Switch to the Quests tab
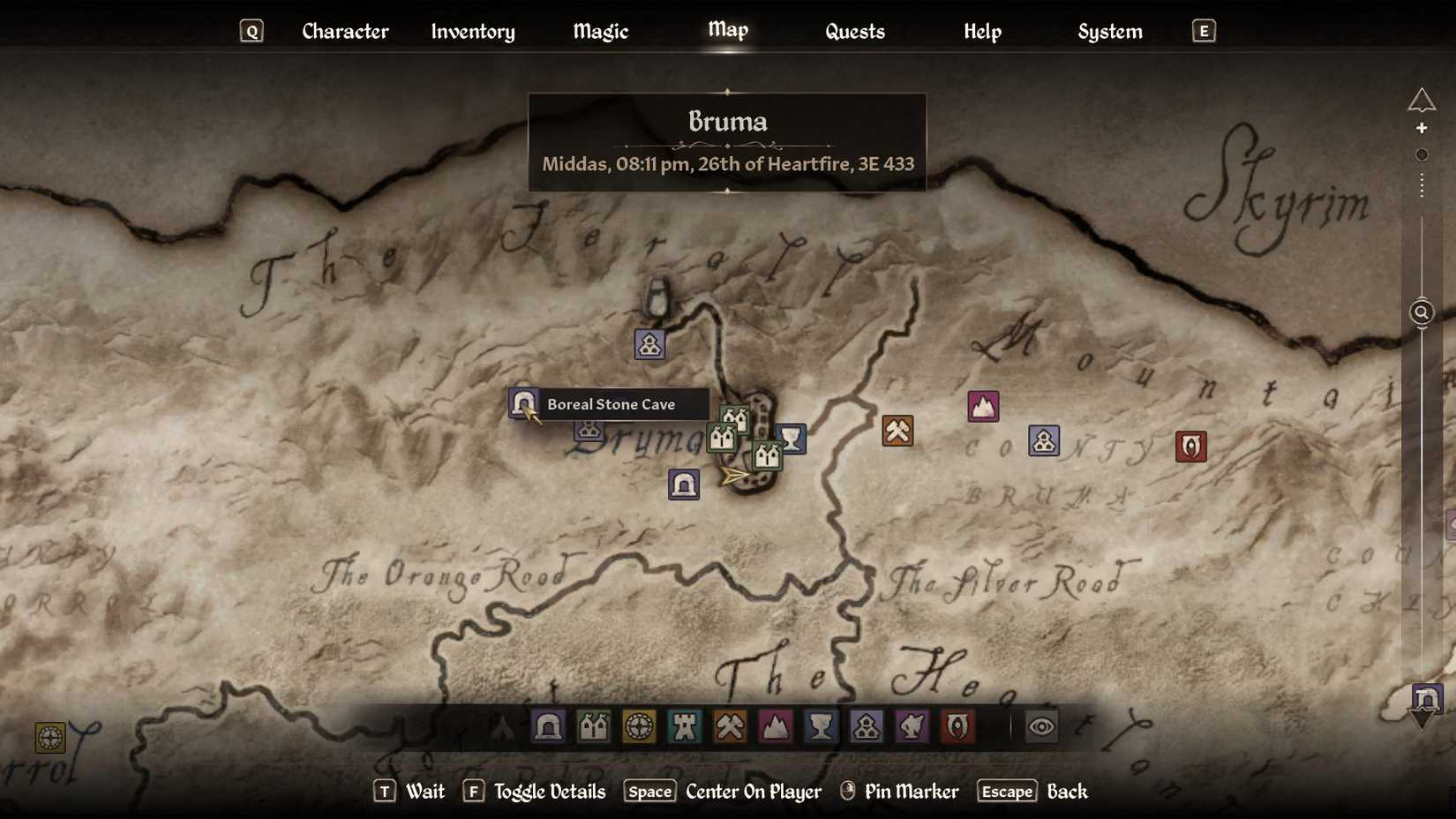Viewport: 1456px width, 819px height. [x=853, y=31]
